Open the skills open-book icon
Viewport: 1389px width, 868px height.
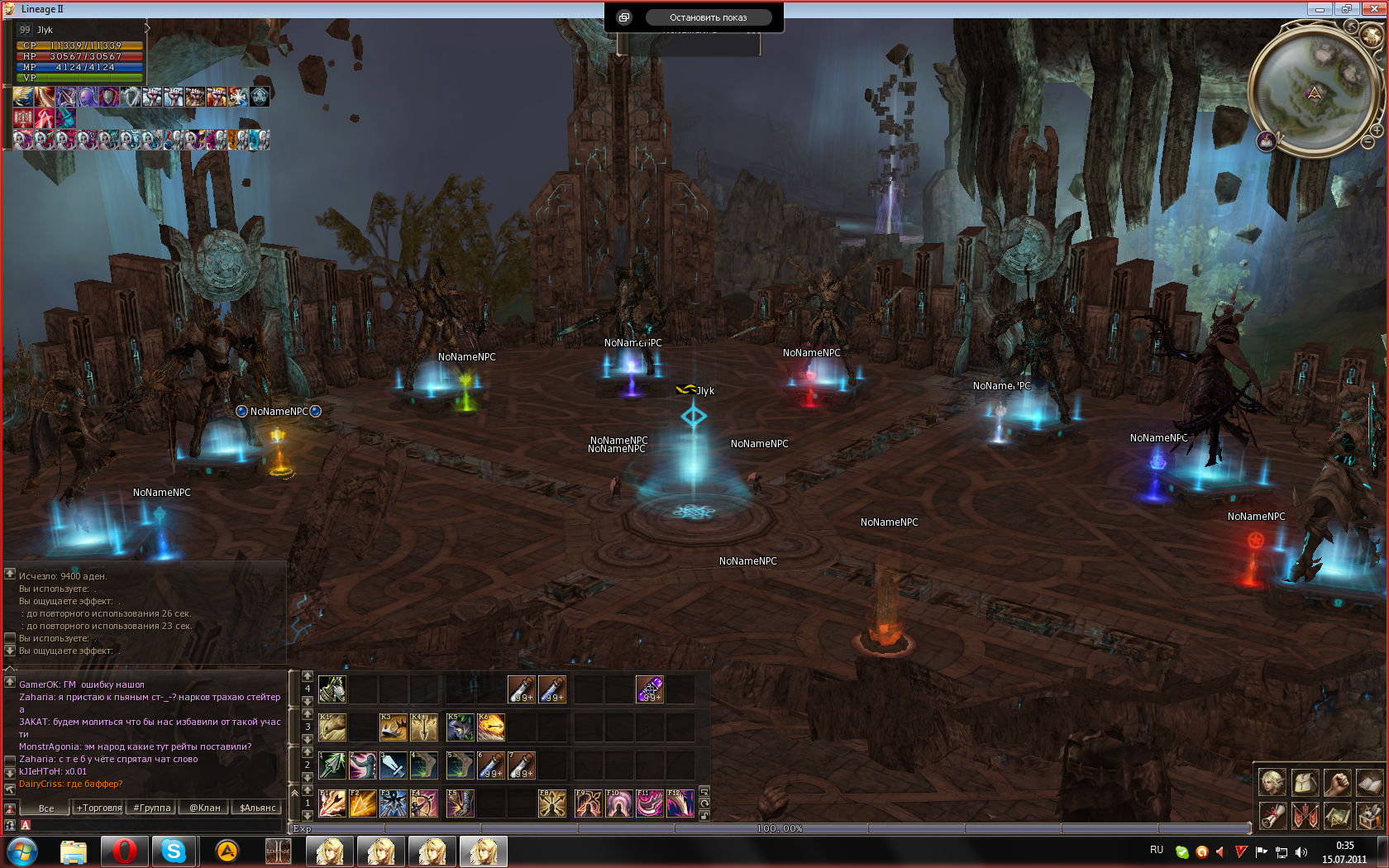tap(1369, 781)
